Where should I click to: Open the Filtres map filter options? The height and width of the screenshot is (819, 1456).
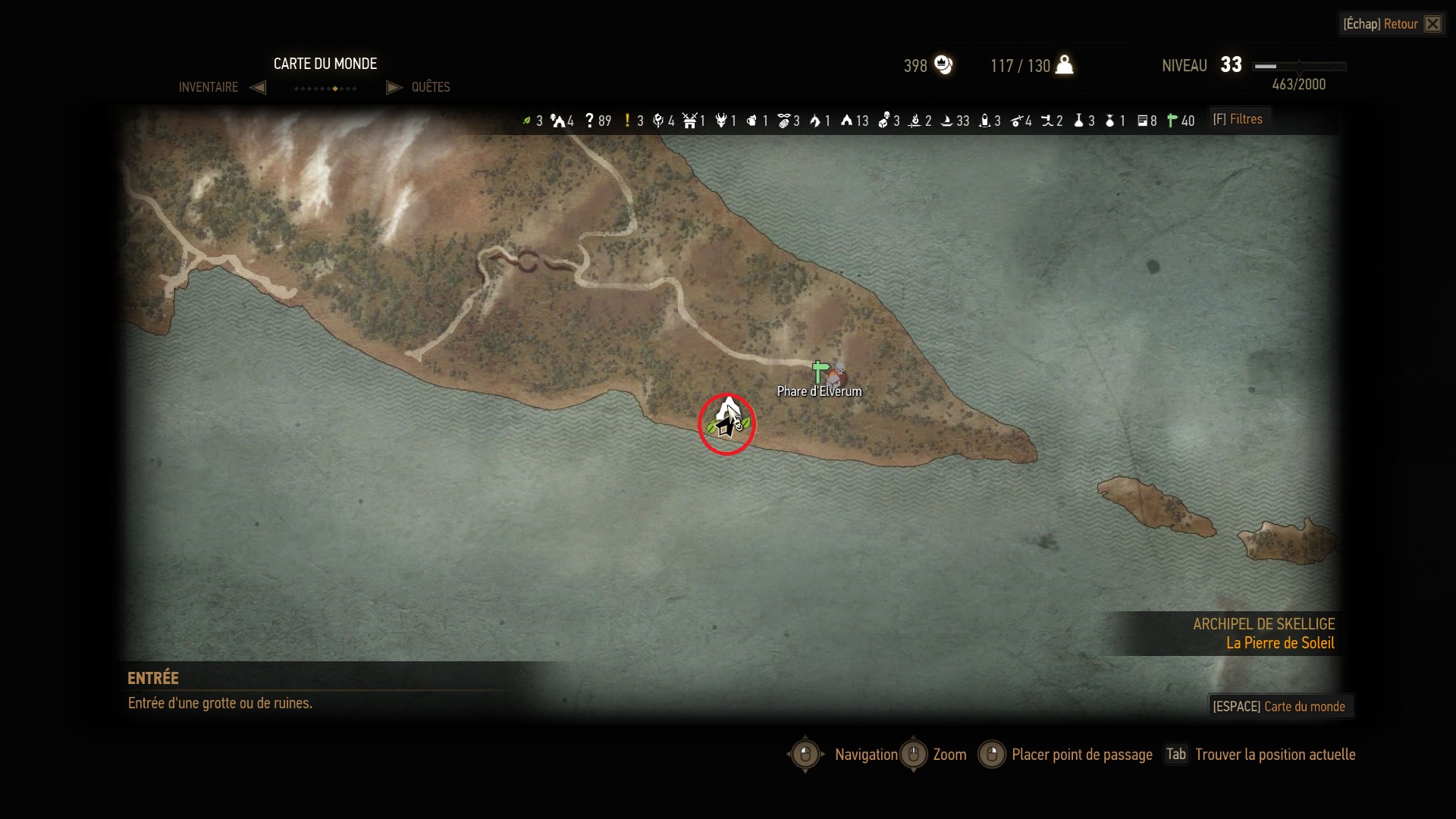(x=1238, y=119)
